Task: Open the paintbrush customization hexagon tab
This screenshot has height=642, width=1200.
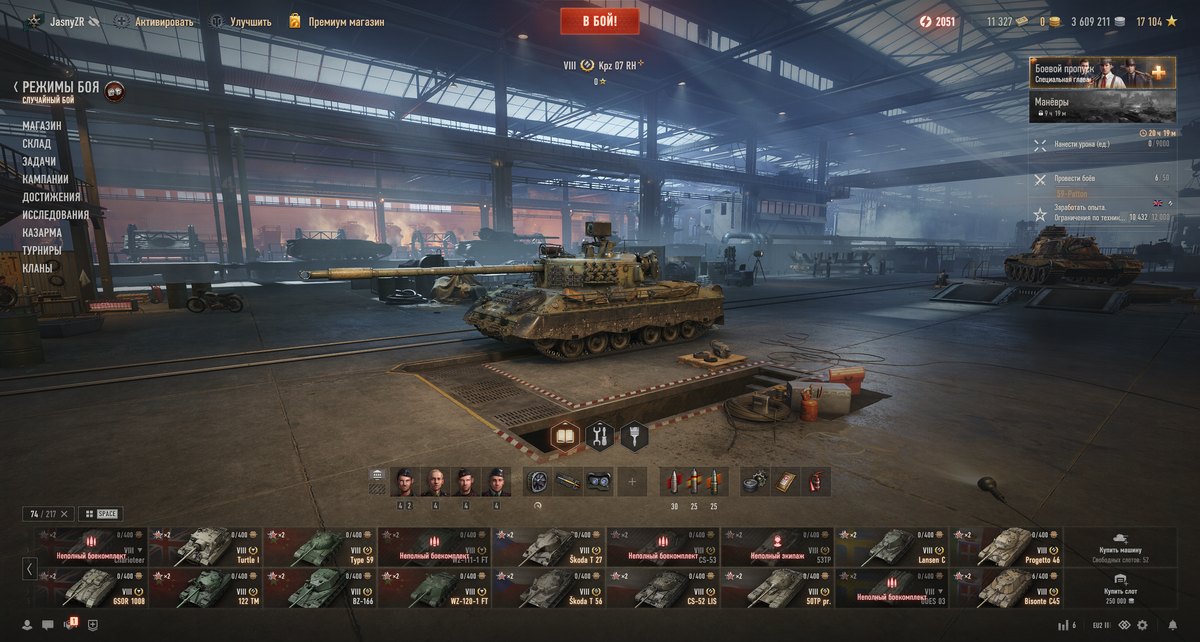Action: (x=634, y=435)
